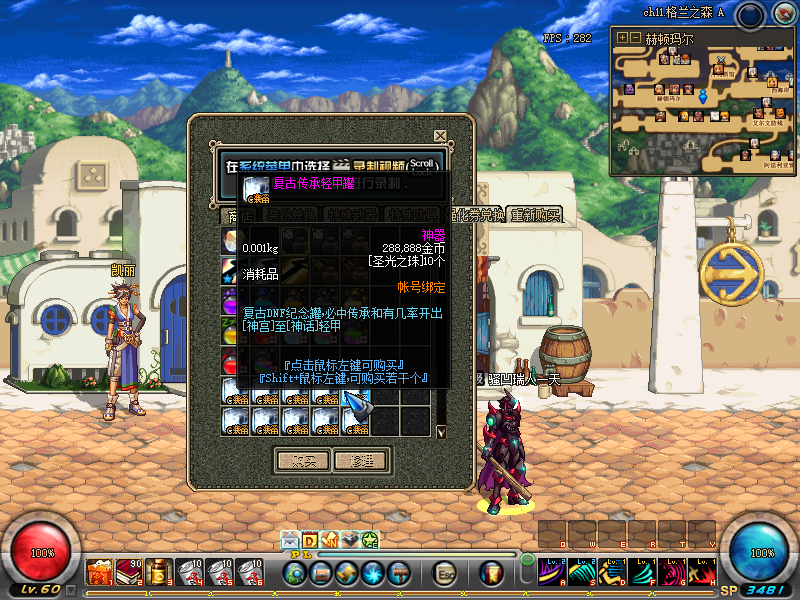
Task: Zoom in the minimap with the plus button
Action: pyautogui.click(x=622, y=37)
